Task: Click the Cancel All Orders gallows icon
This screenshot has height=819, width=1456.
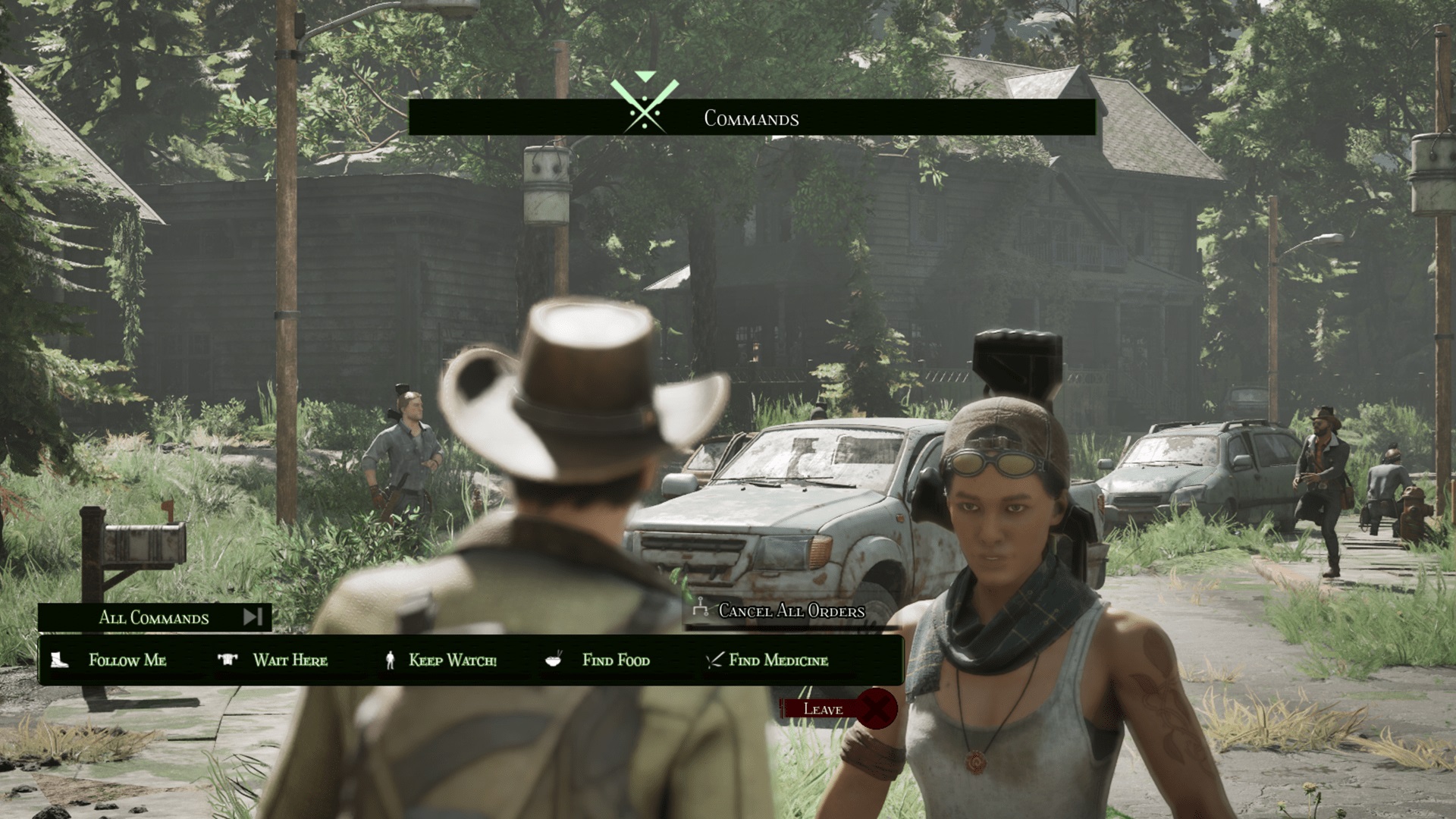Action: [701, 609]
